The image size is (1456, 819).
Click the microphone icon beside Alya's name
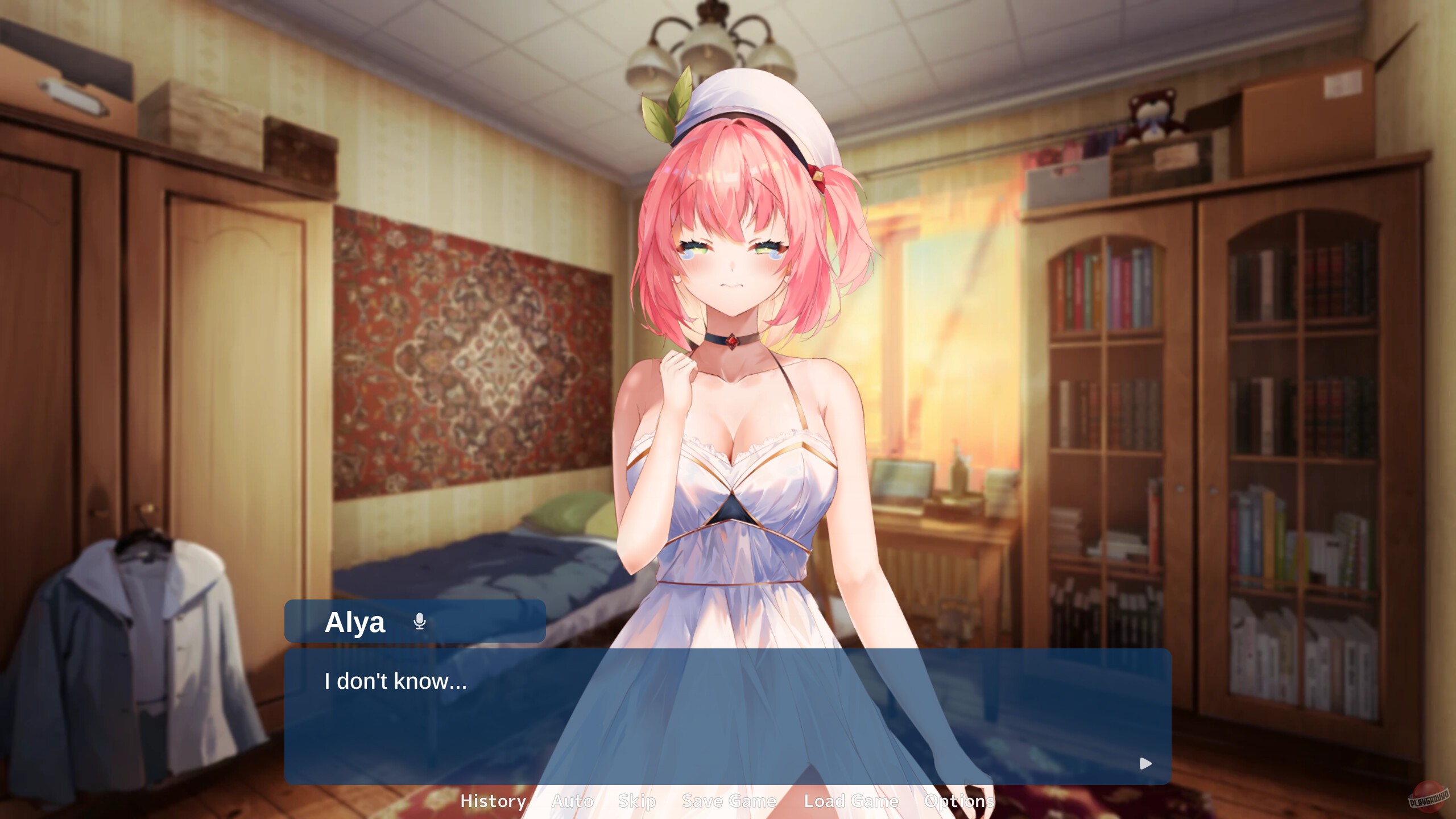(x=419, y=622)
